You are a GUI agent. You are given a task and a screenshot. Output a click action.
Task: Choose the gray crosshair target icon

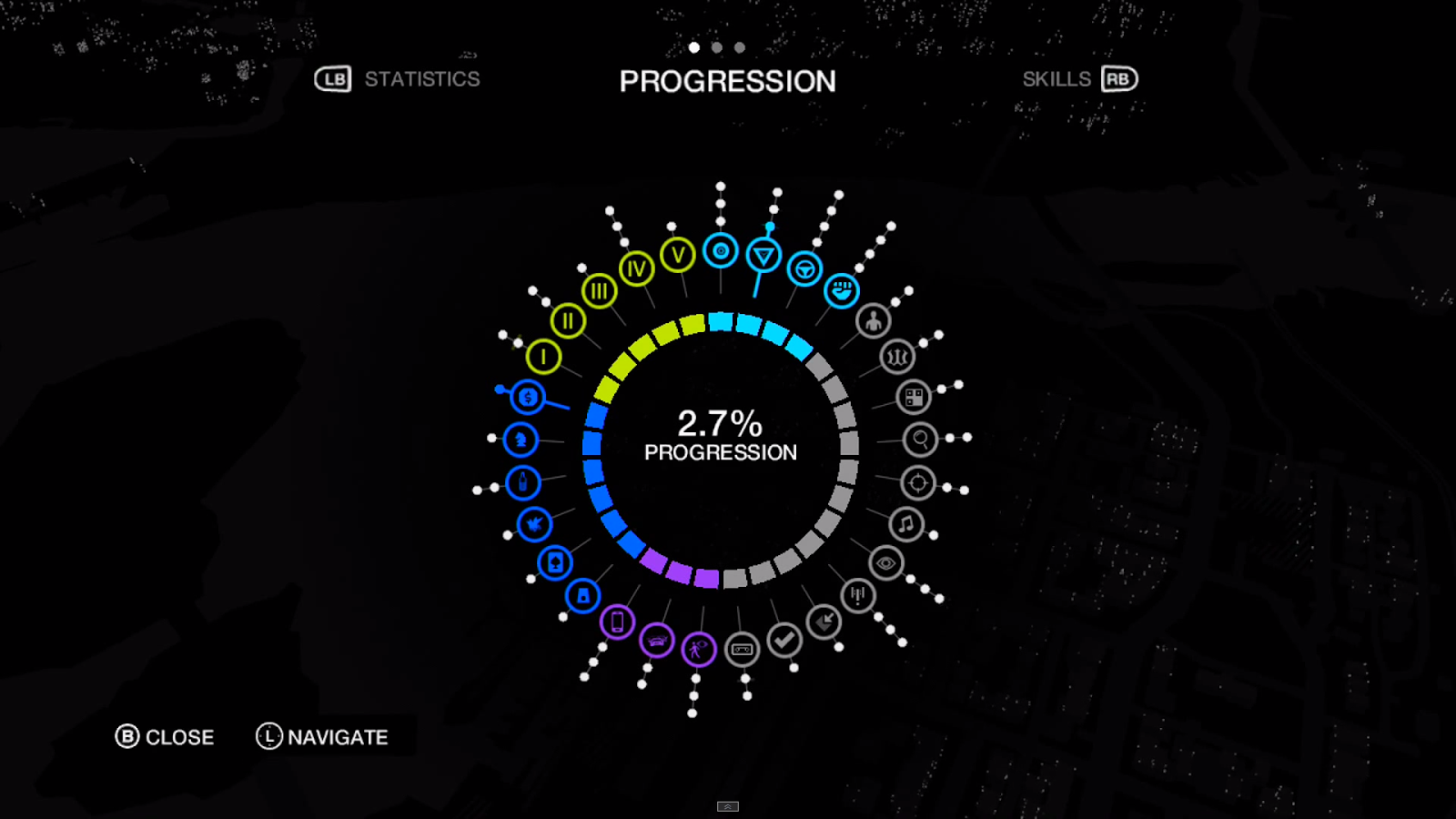pyautogui.click(x=918, y=483)
